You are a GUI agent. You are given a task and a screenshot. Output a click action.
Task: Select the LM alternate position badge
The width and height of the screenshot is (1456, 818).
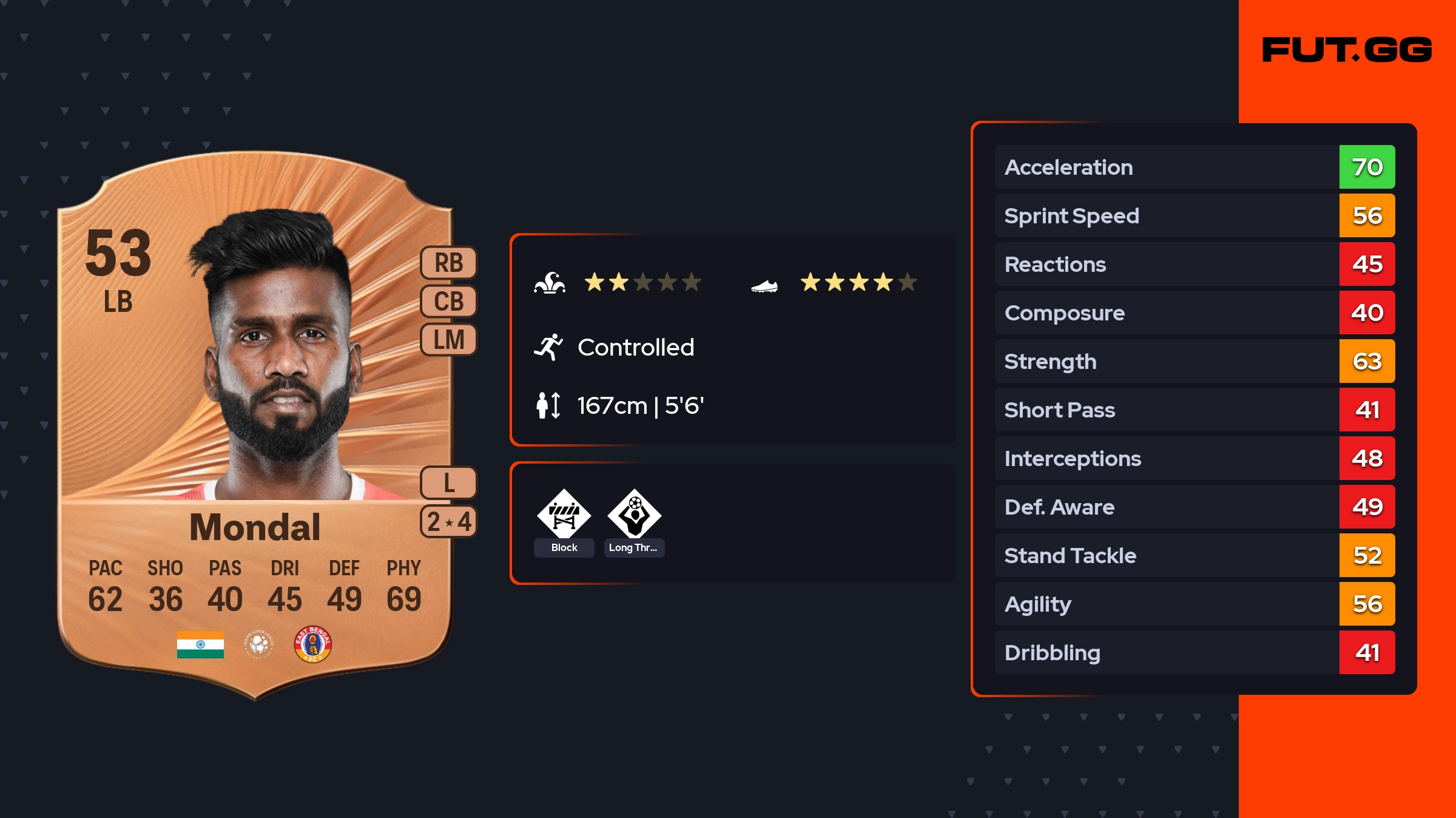click(449, 339)
